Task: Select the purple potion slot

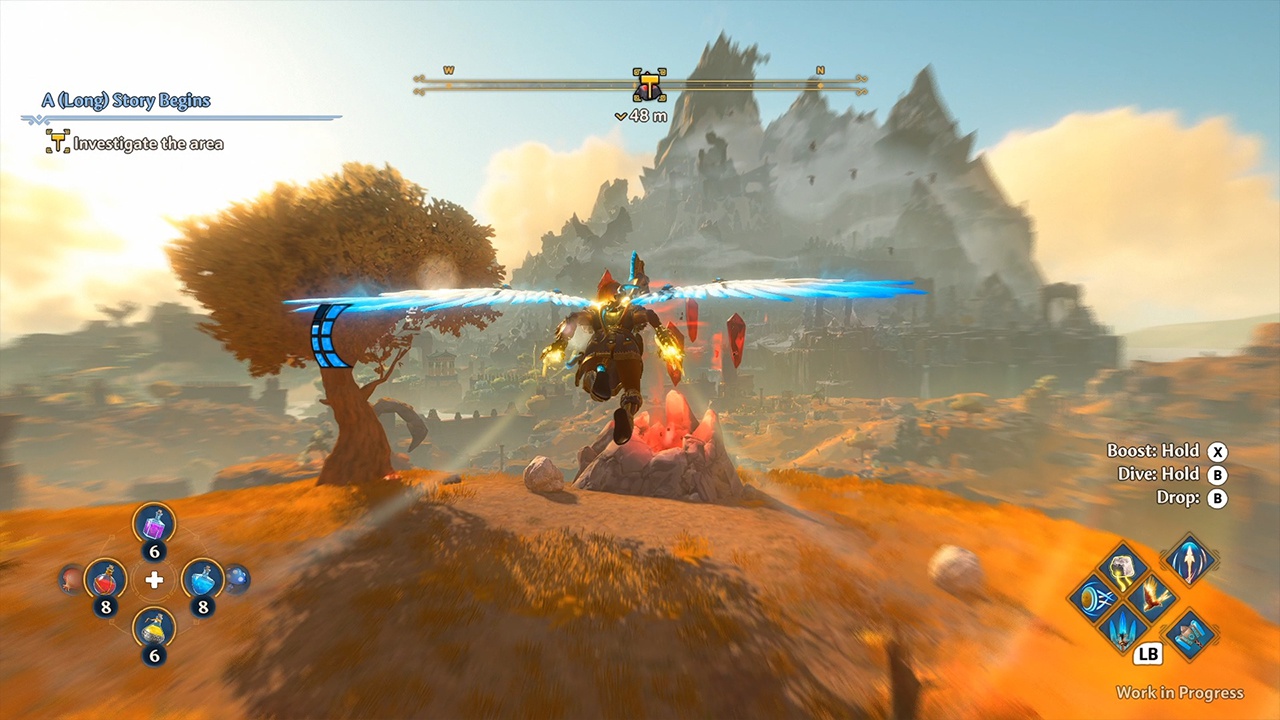Action: (x=154, y=523)
